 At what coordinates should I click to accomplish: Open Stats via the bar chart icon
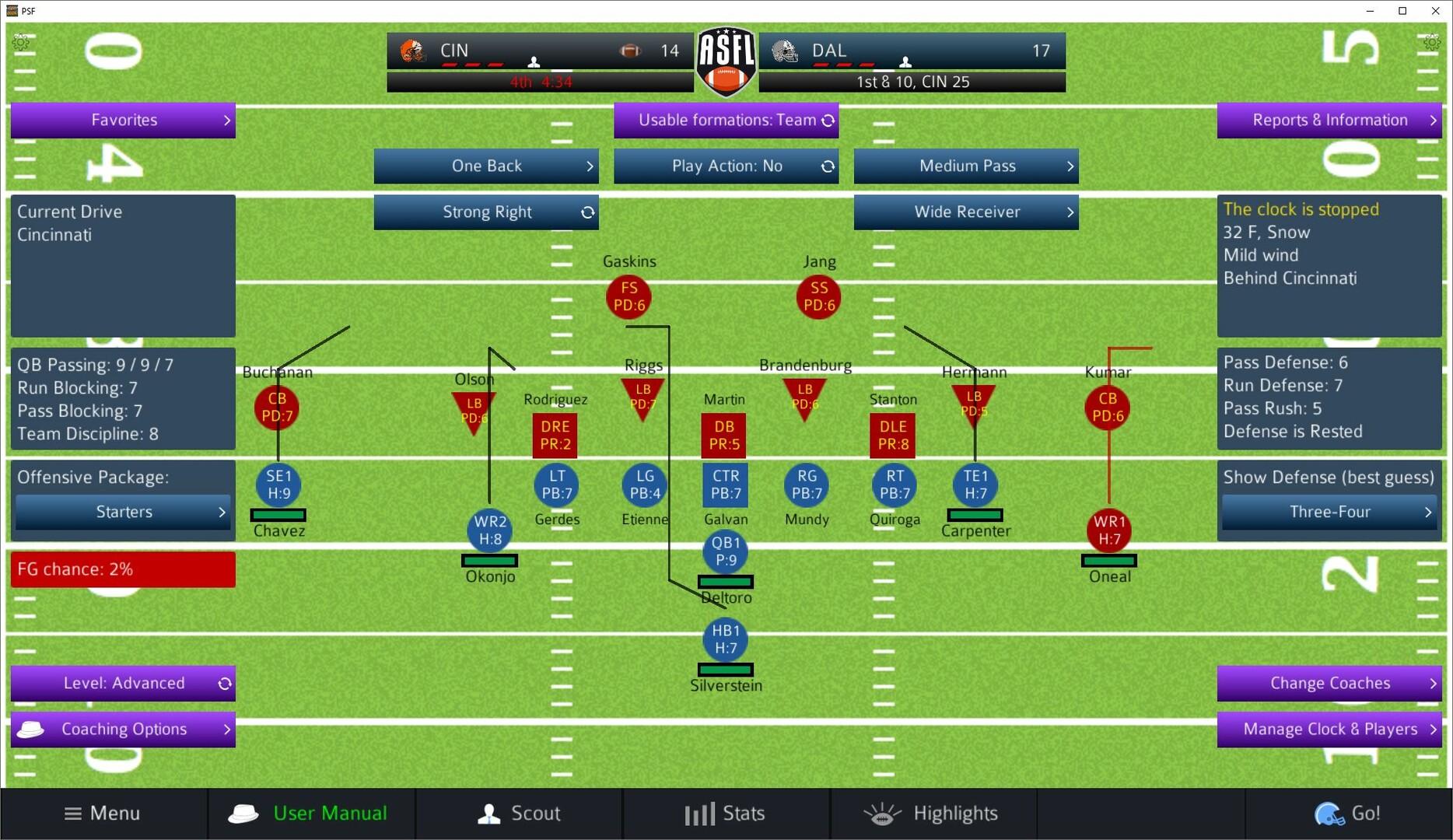pos(699,814)
